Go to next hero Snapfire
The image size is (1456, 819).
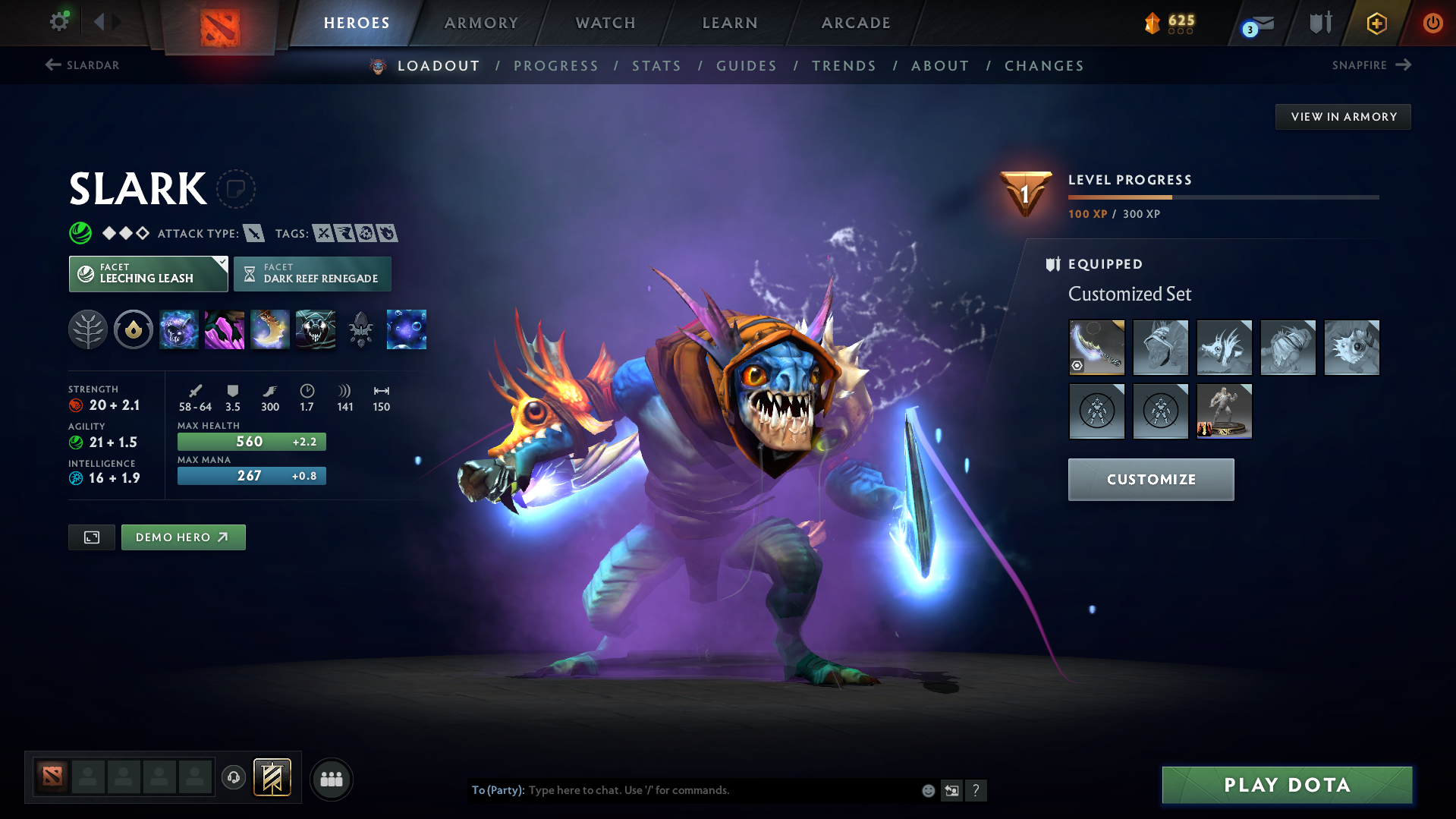click(x=1371, y=65)
